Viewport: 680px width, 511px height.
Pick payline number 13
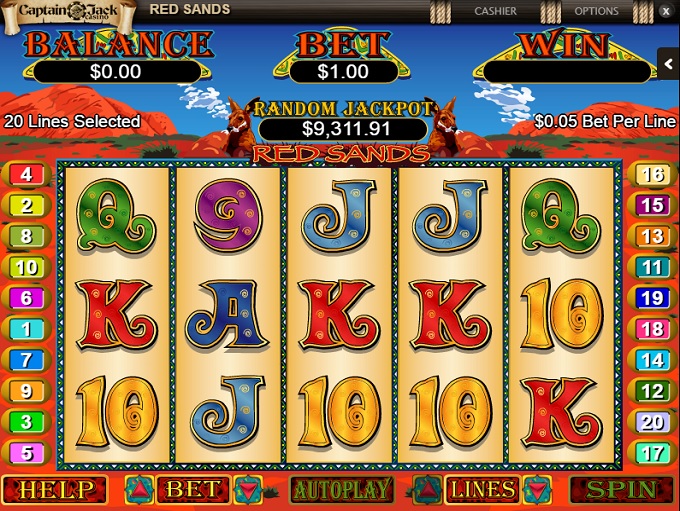[652, 237]
